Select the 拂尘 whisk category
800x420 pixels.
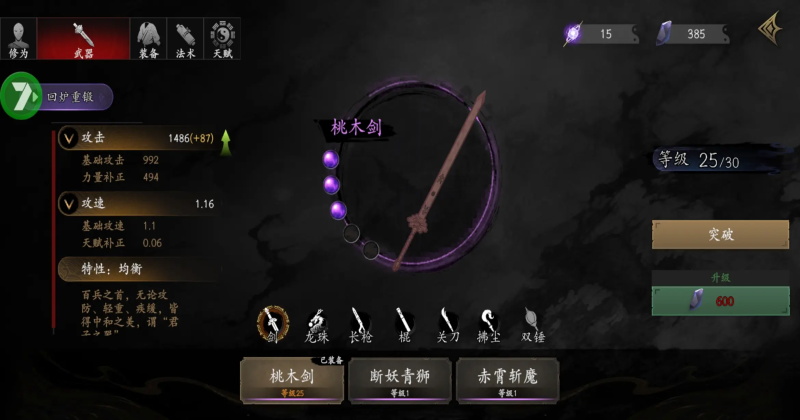(489, 323)
